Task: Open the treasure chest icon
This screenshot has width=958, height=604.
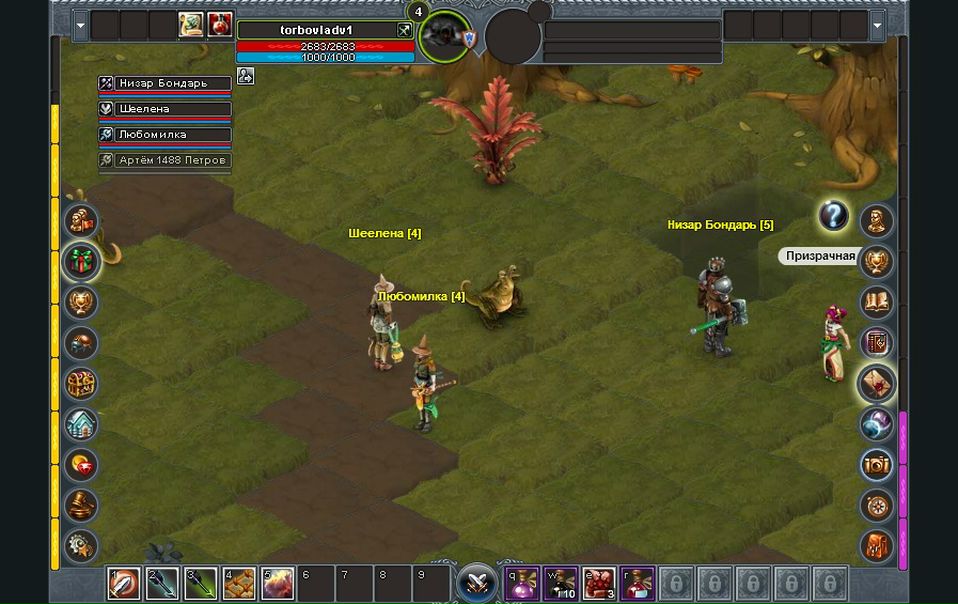Action: point(81,384)
